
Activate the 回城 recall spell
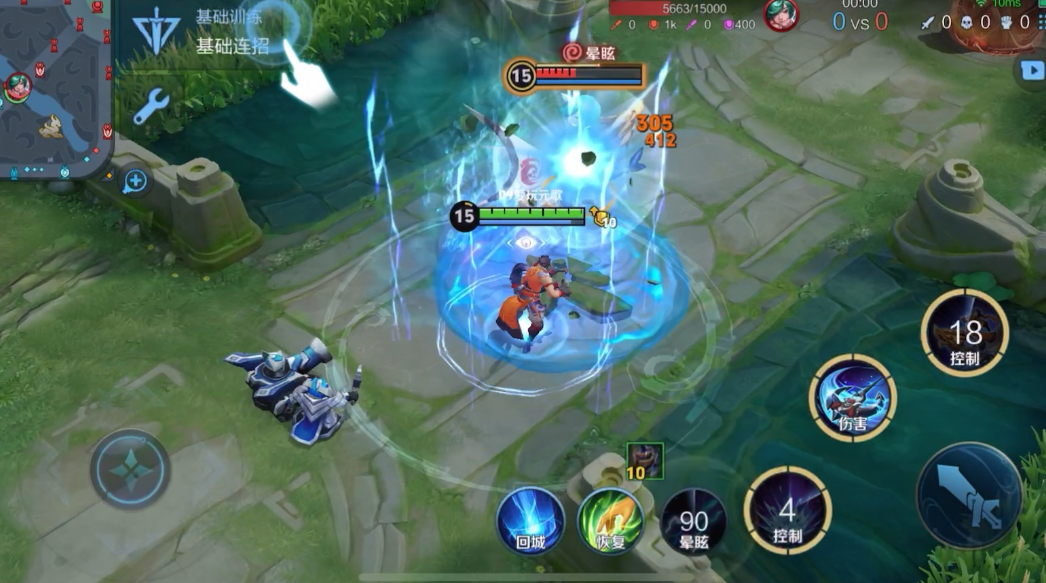pyautogui.click(x=530, y=520)
